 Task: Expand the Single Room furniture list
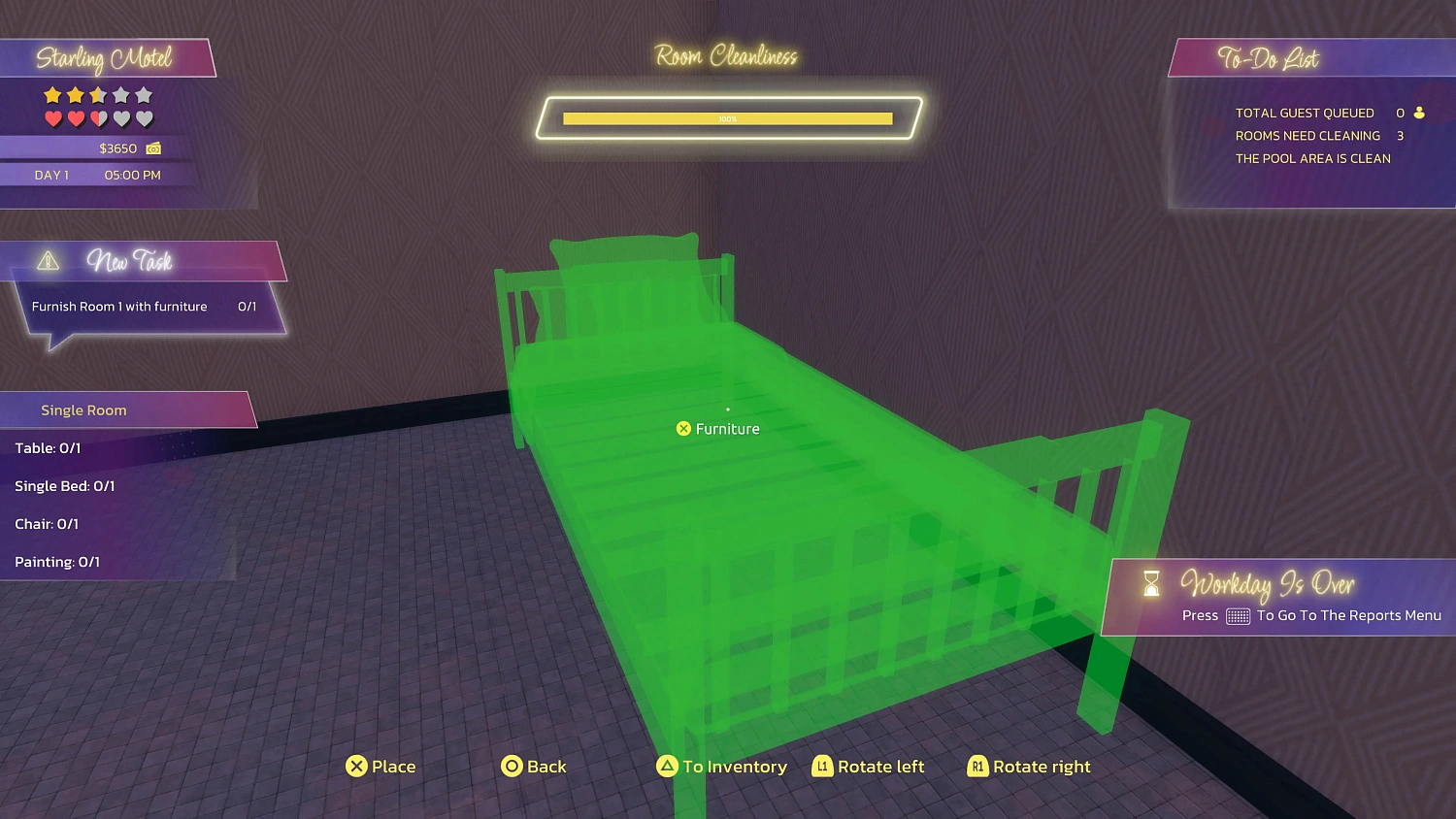[83, 409]
